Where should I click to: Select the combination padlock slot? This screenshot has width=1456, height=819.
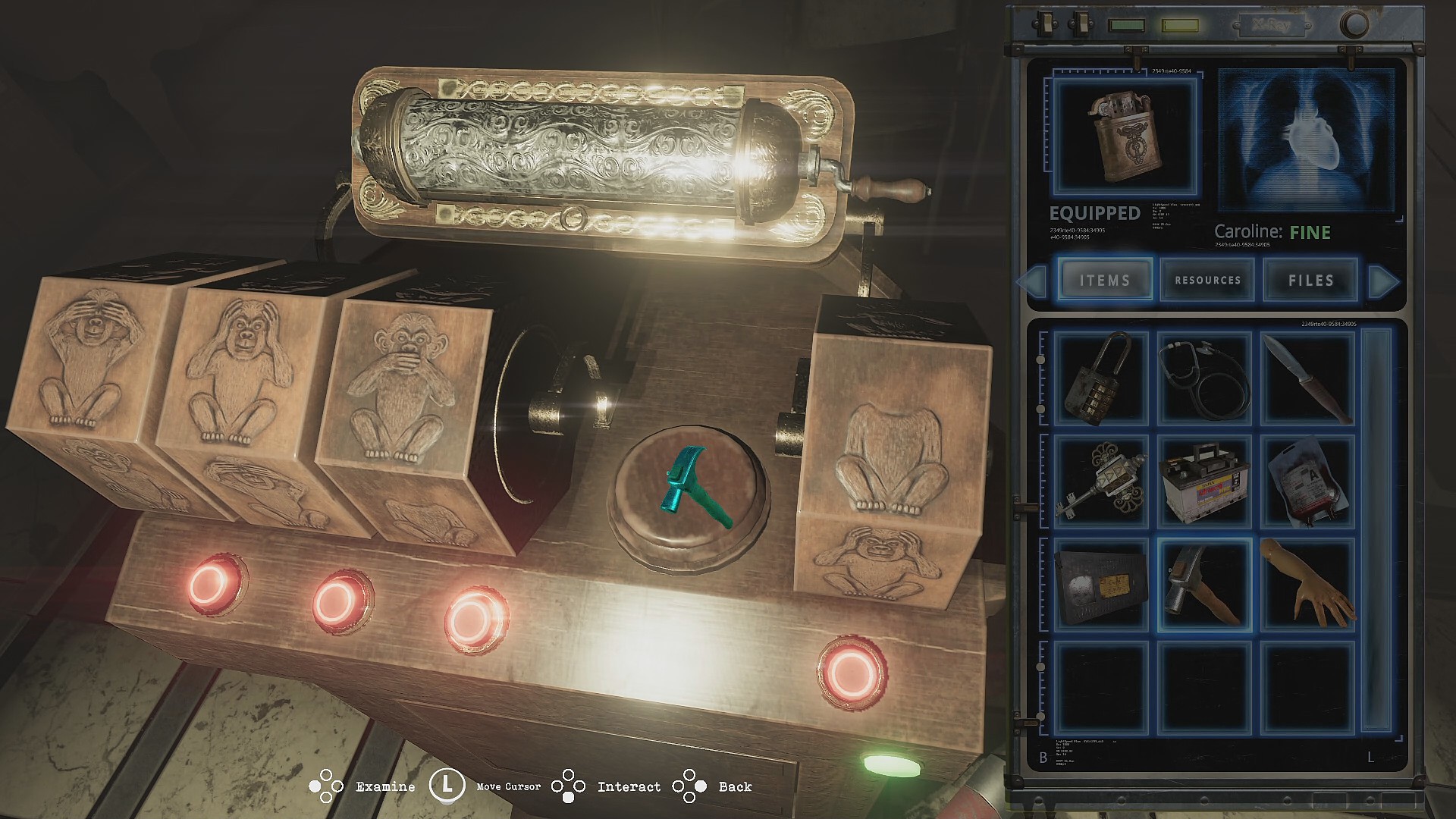pyautogui.click(x=1101, y=378)
